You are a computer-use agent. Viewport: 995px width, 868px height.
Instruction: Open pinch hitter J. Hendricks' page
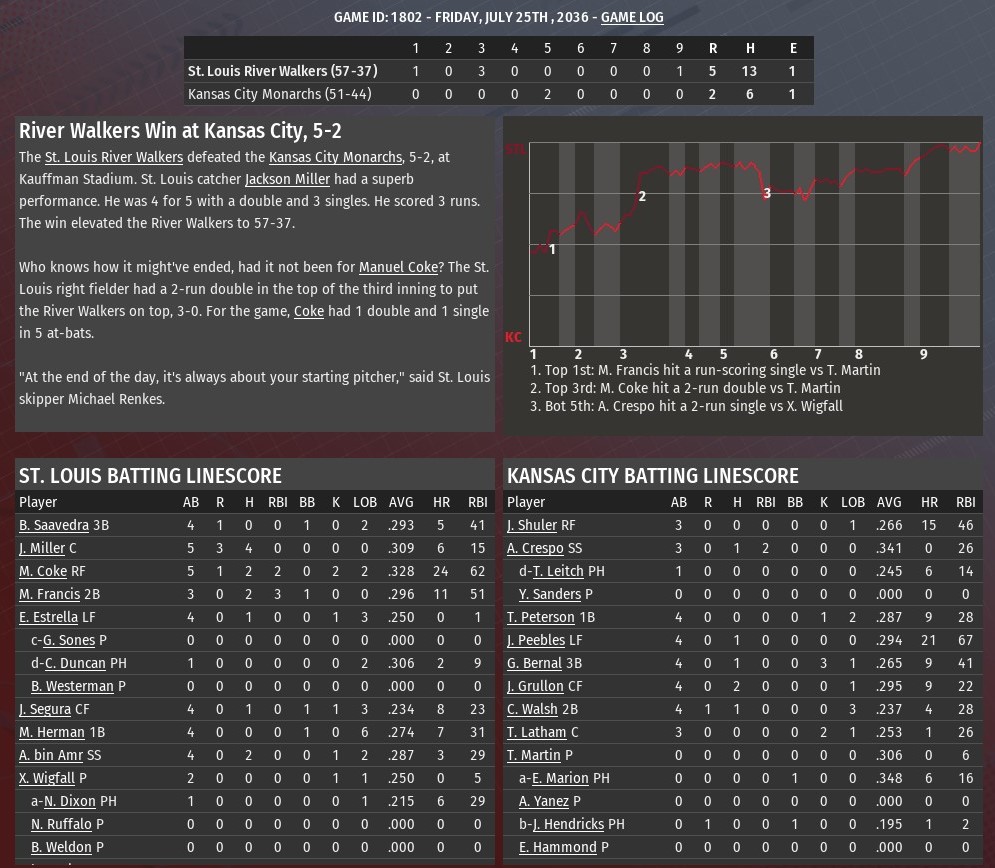point(568,824)
